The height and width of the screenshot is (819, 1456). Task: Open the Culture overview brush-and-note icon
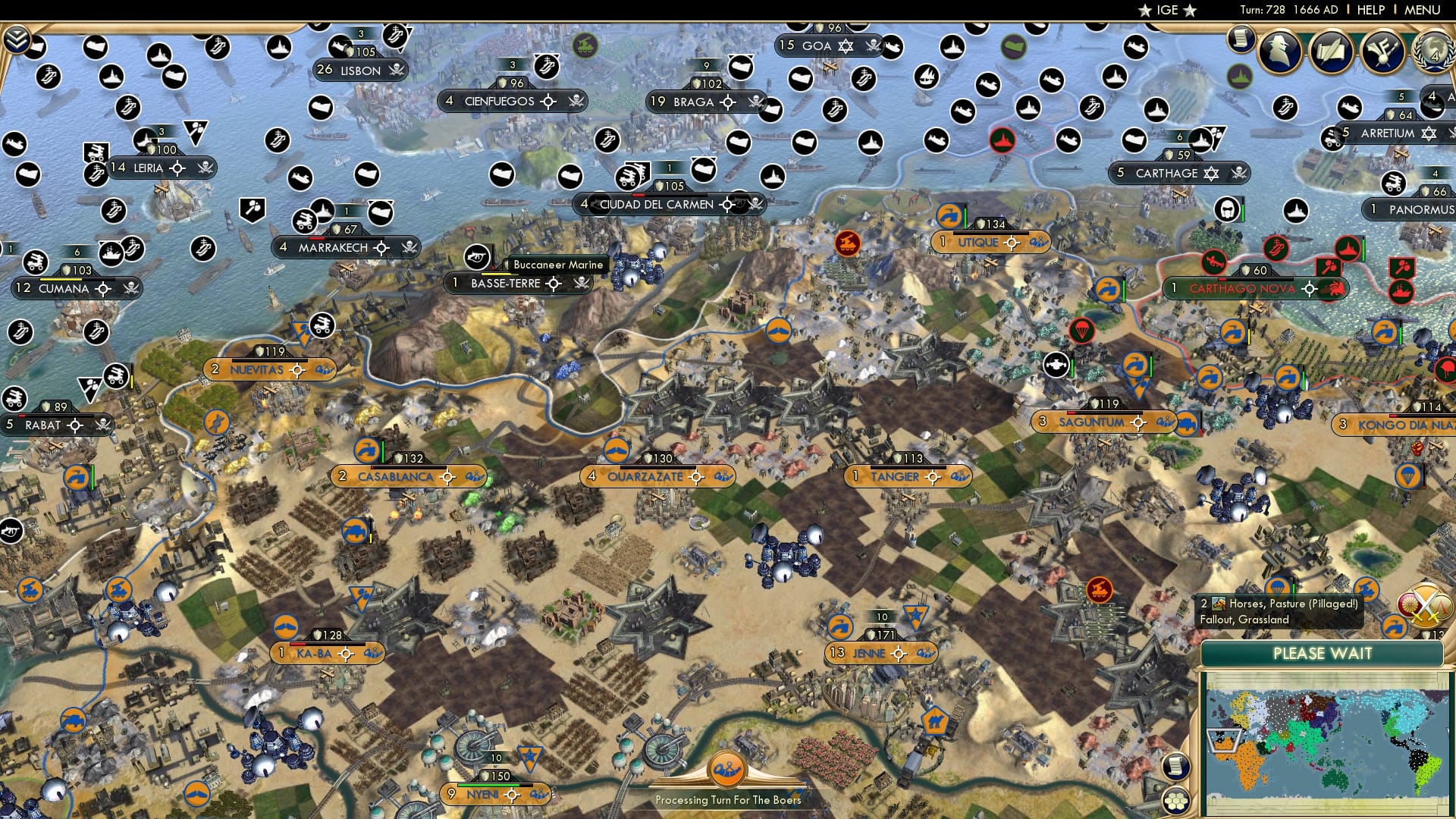pos(1382,51)
